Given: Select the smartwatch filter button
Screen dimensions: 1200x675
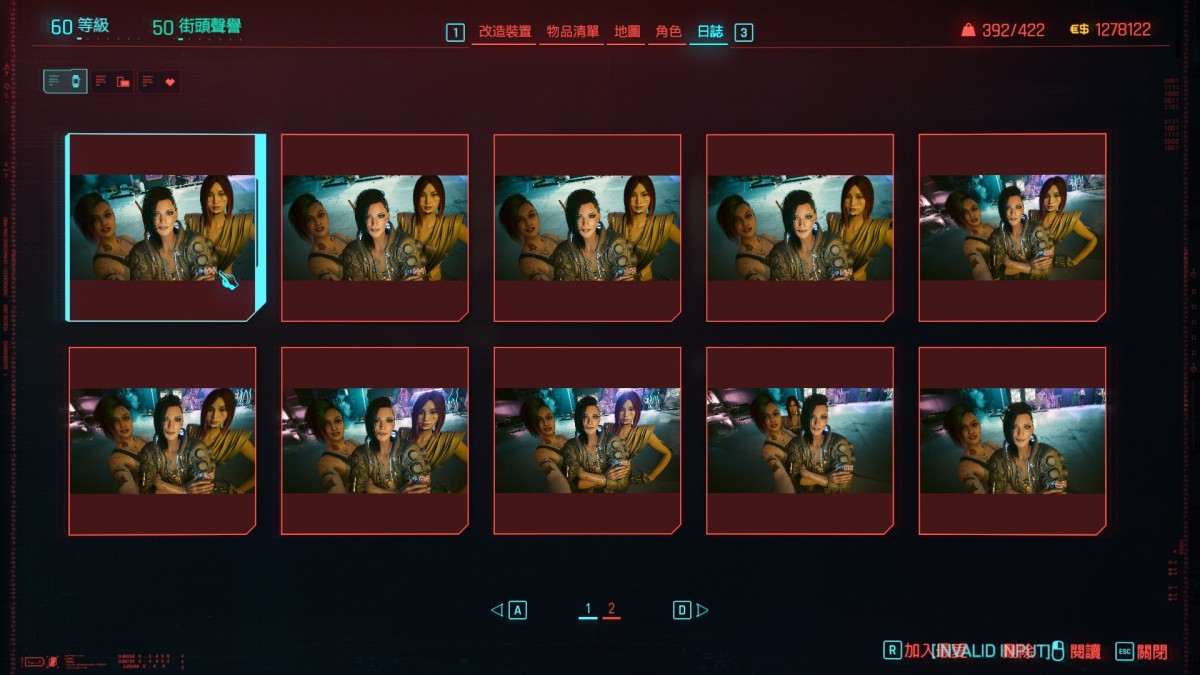Looking at the screenshot, I should (65, 82).
